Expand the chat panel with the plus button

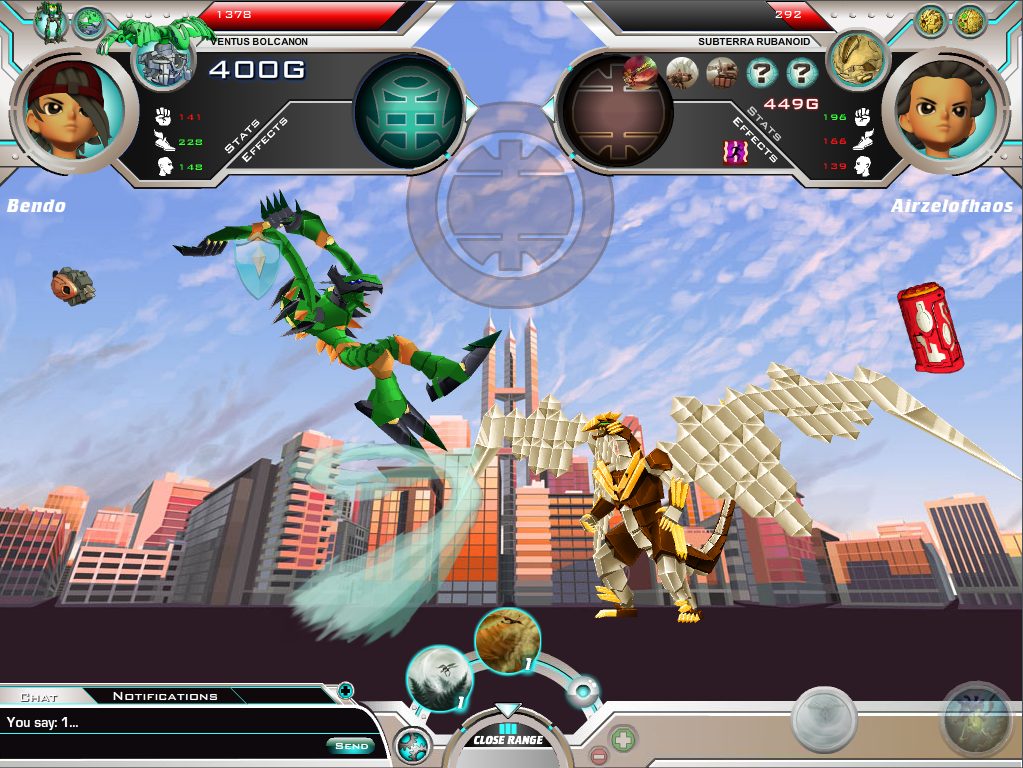click(345, 690)
